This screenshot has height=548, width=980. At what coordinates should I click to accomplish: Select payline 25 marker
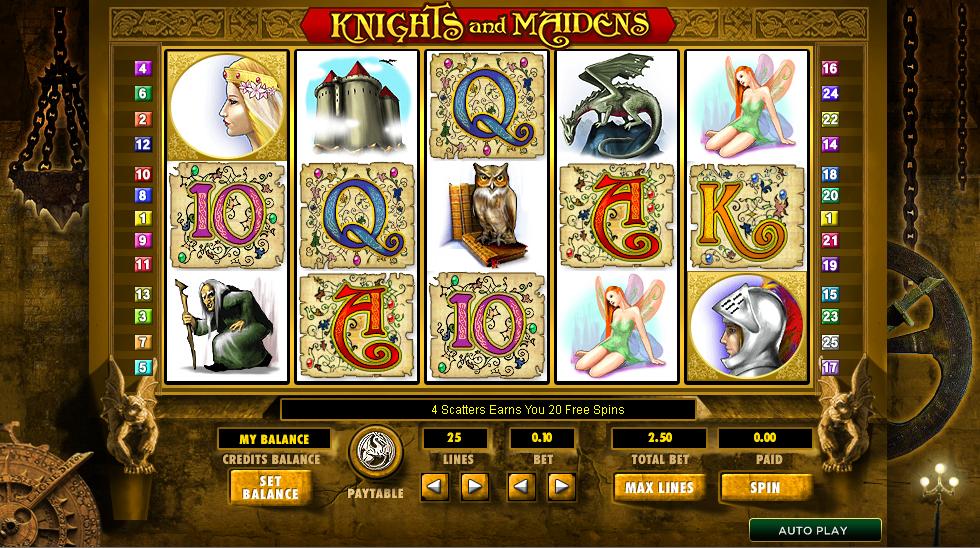pos(829,342)
